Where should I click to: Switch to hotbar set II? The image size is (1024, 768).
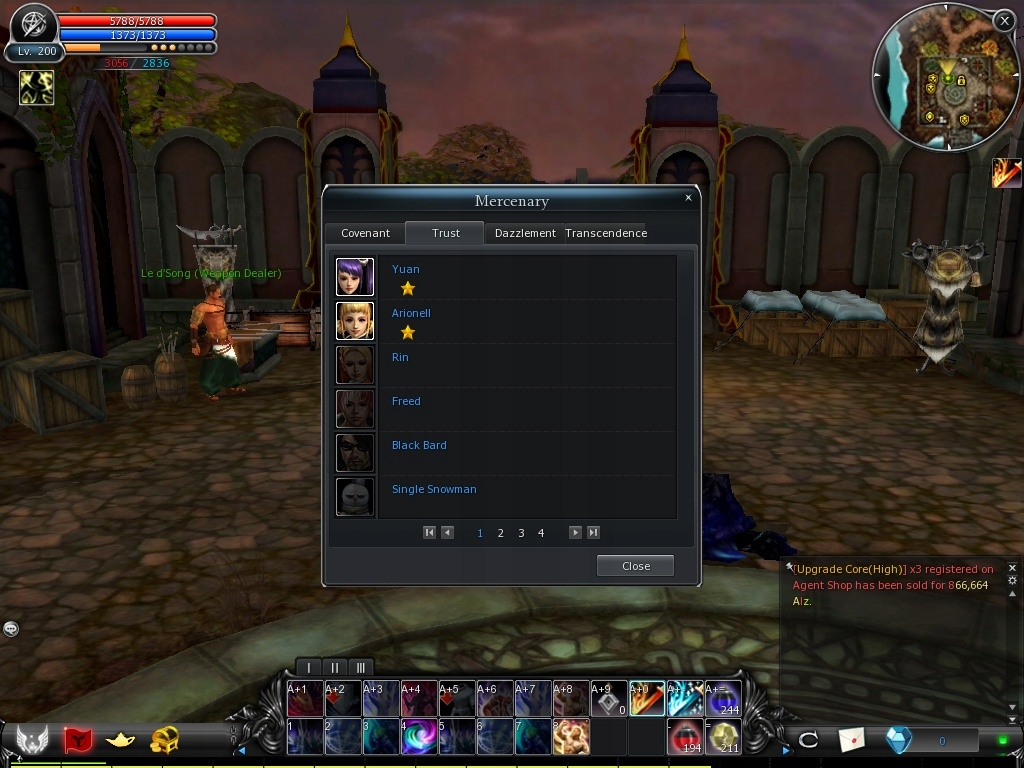click(335, 667)
